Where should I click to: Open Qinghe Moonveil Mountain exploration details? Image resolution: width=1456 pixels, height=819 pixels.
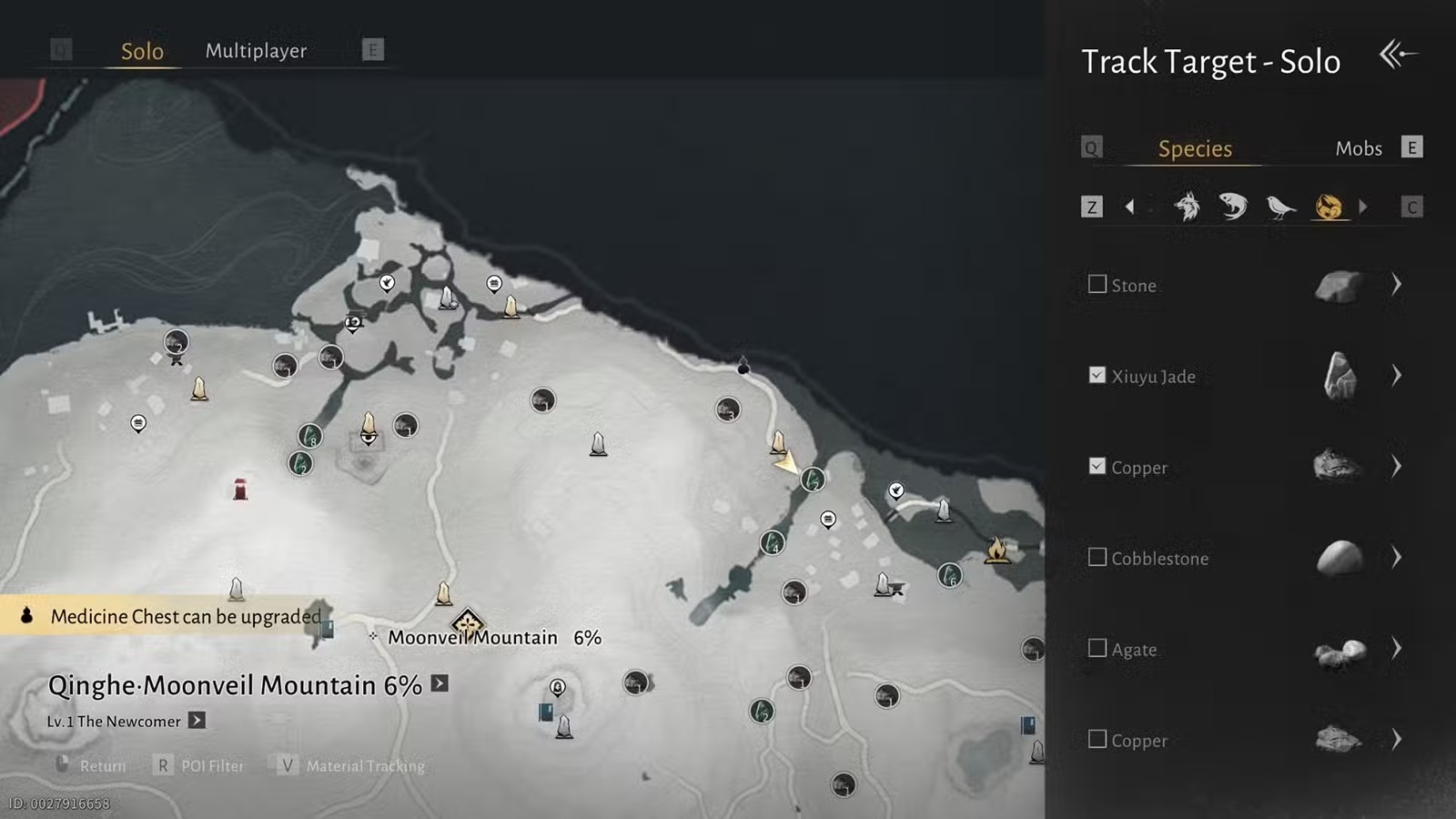coord(440,683)
